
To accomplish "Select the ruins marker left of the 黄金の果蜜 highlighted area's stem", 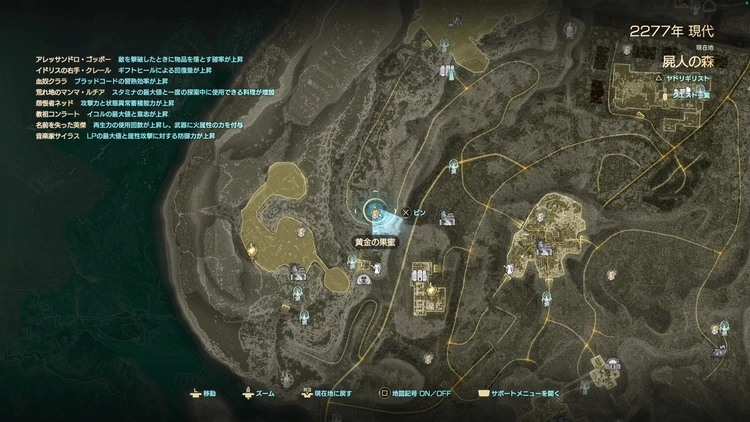I will pos(297,272).
